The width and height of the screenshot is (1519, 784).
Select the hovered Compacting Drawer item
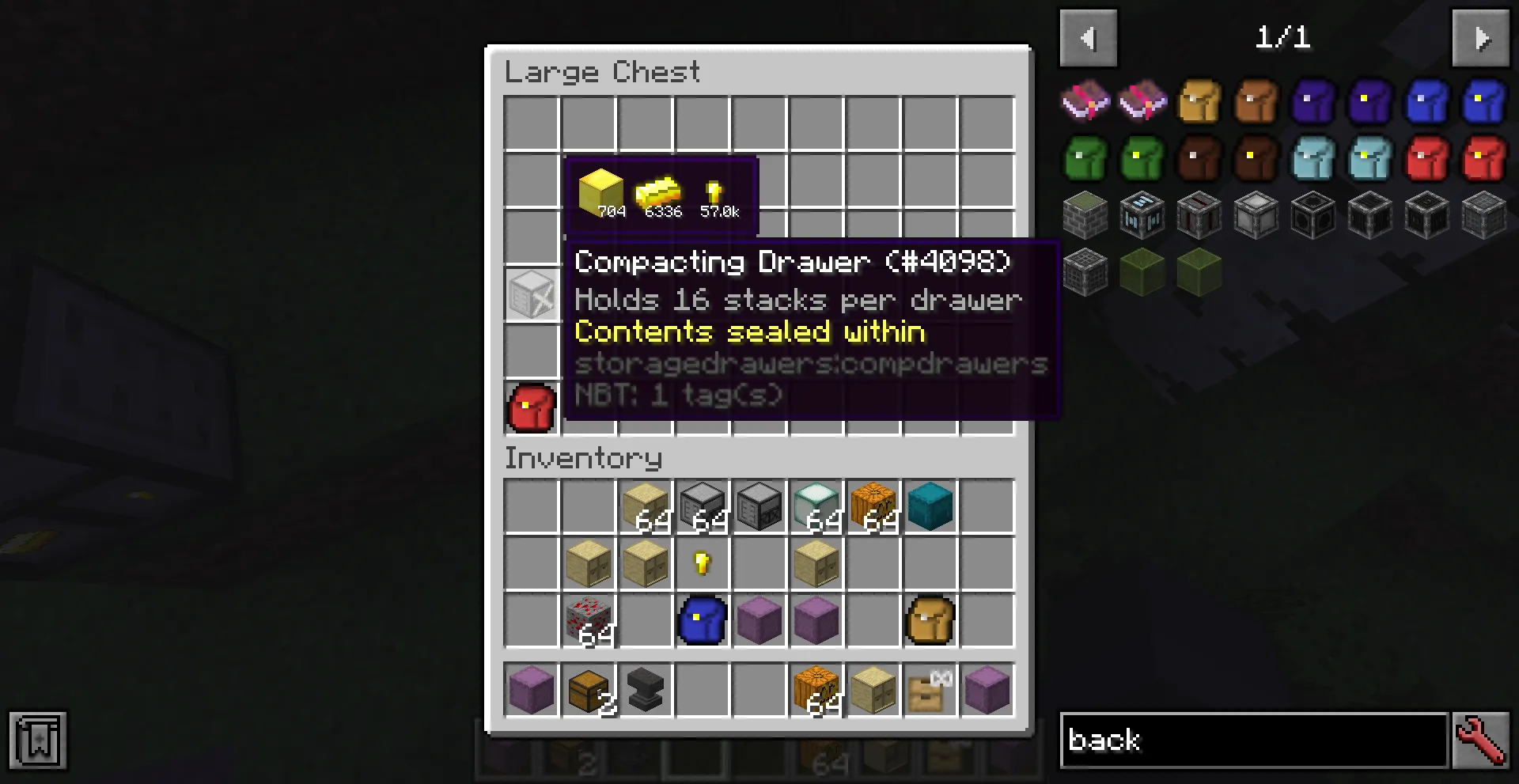tap(532, 294)
